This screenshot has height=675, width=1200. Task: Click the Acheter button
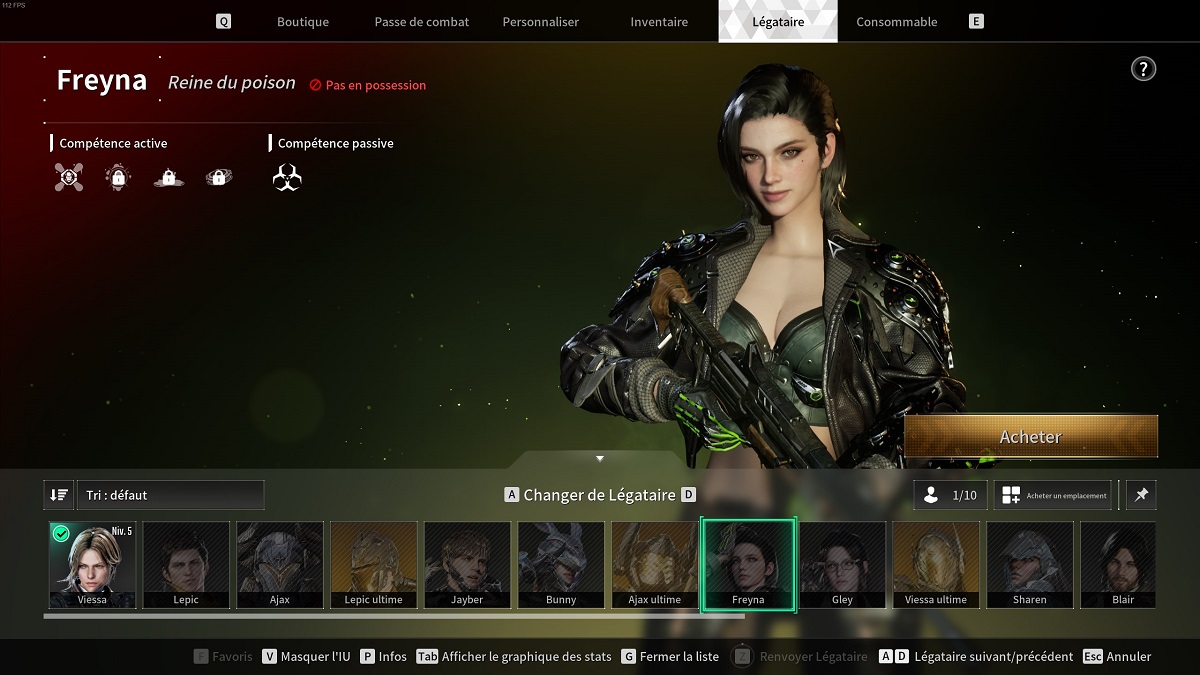pyautogui.click(x=1031, y=437)
